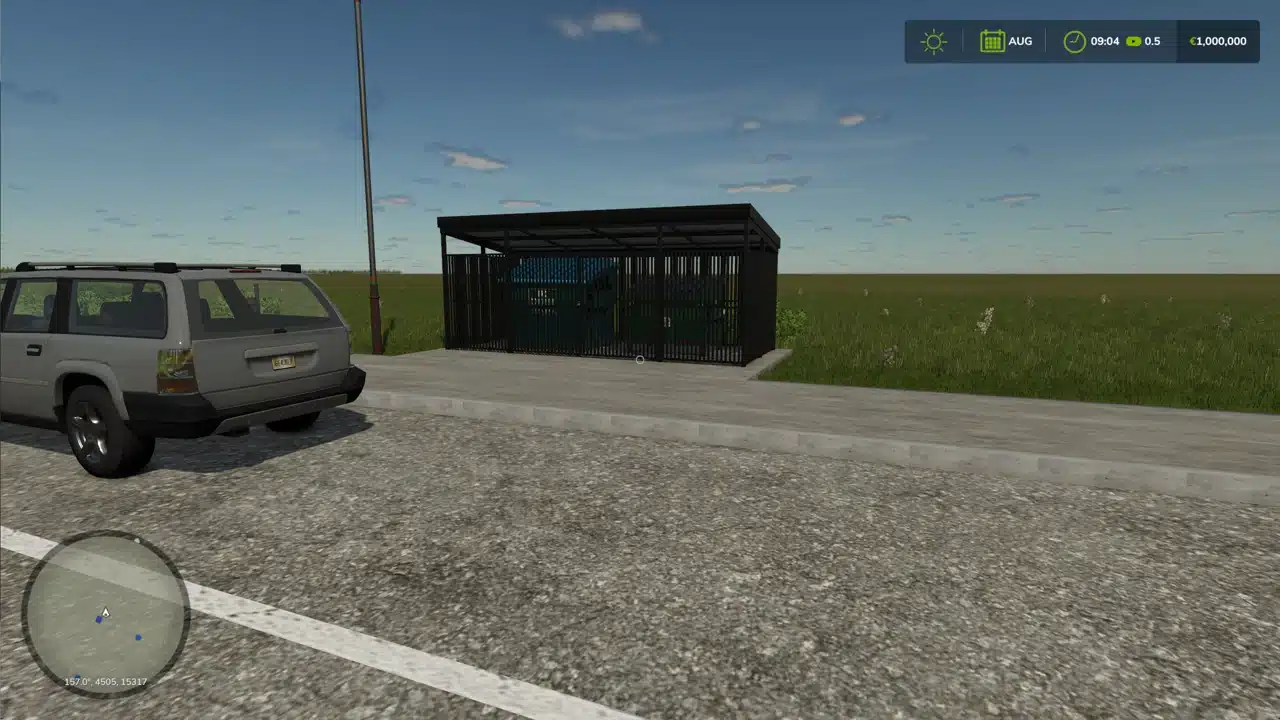Select the calendar month icon

point(992,41)
